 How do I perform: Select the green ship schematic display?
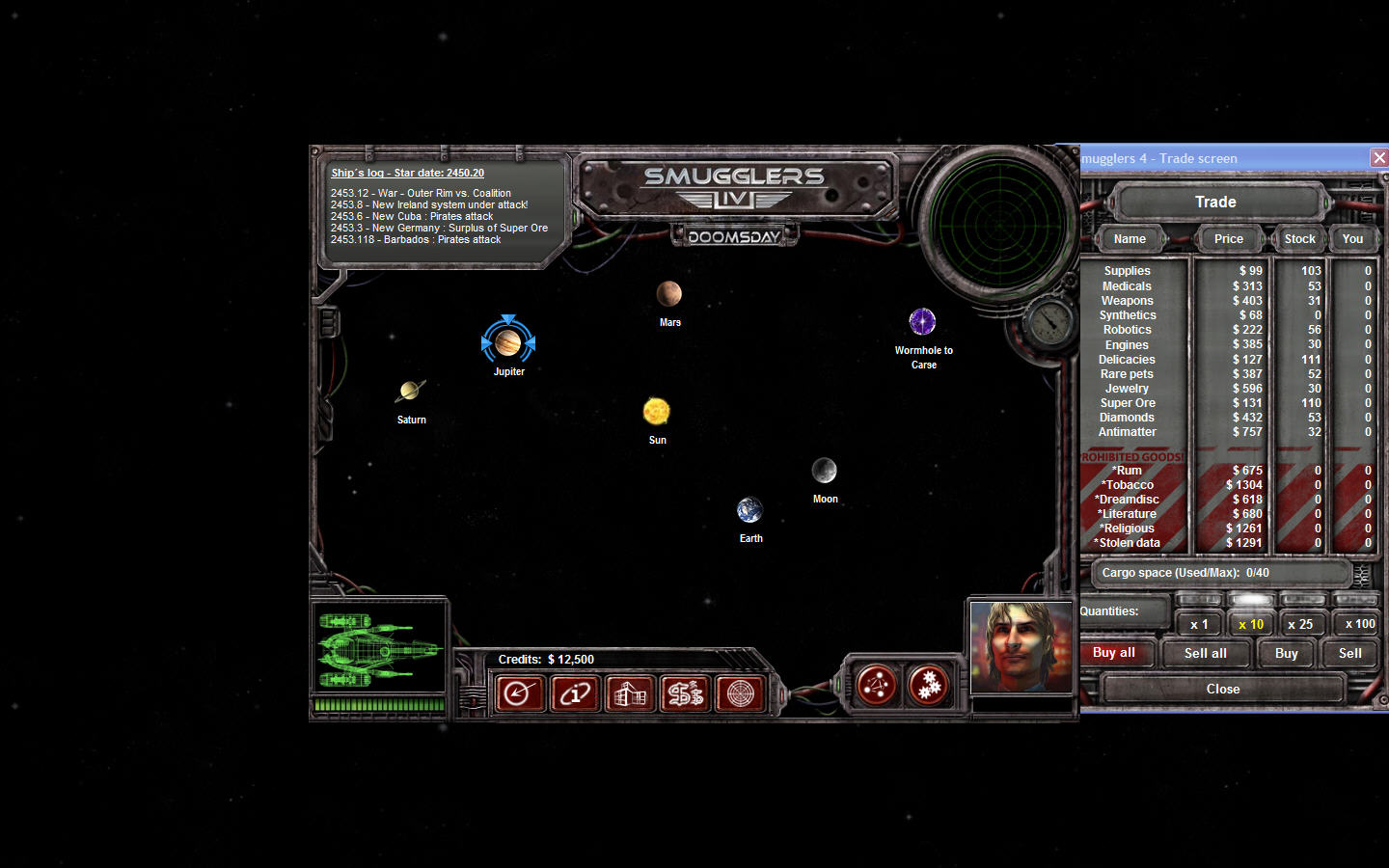point(379,646)
